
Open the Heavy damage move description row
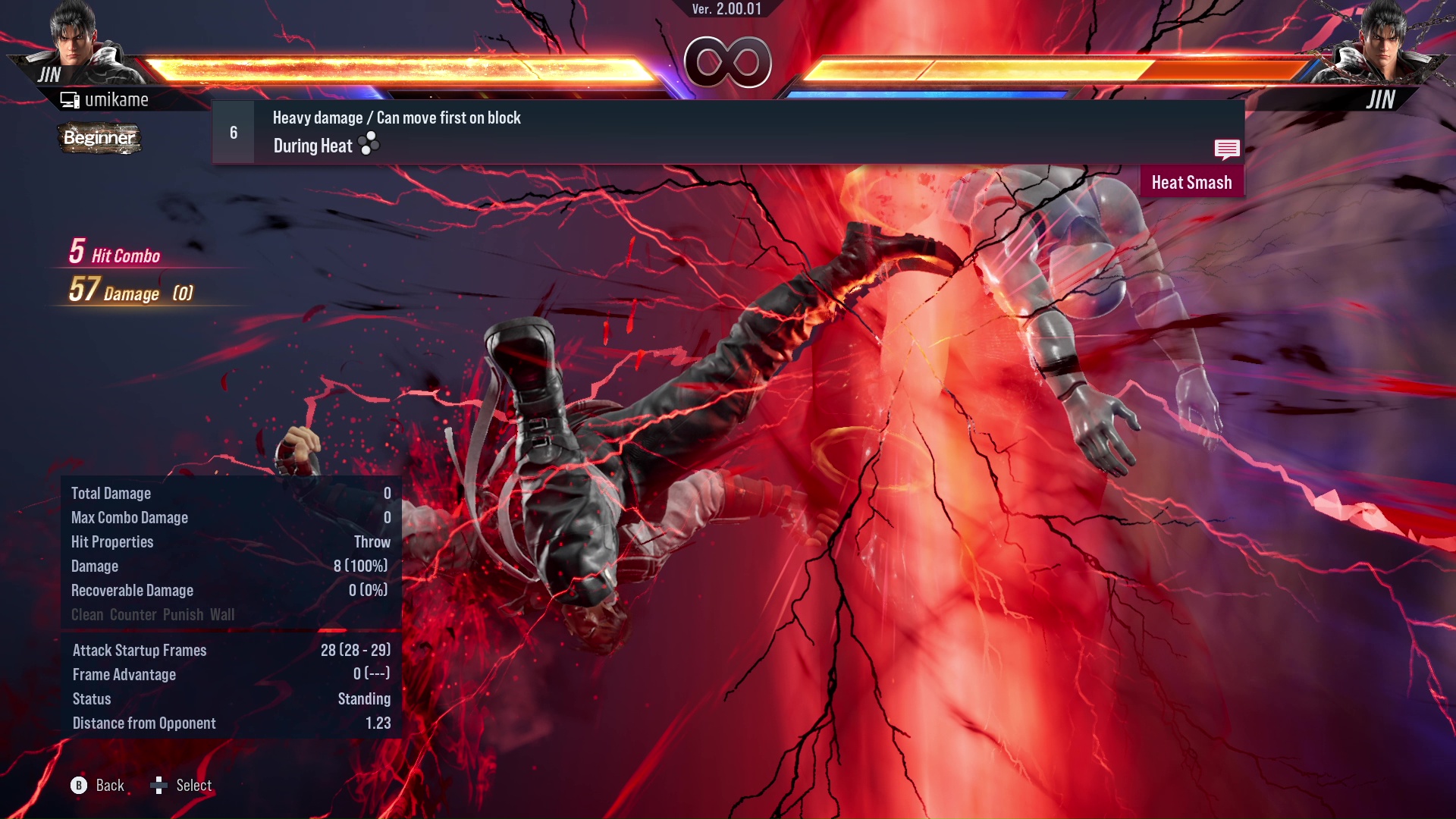tap(396, 118)
